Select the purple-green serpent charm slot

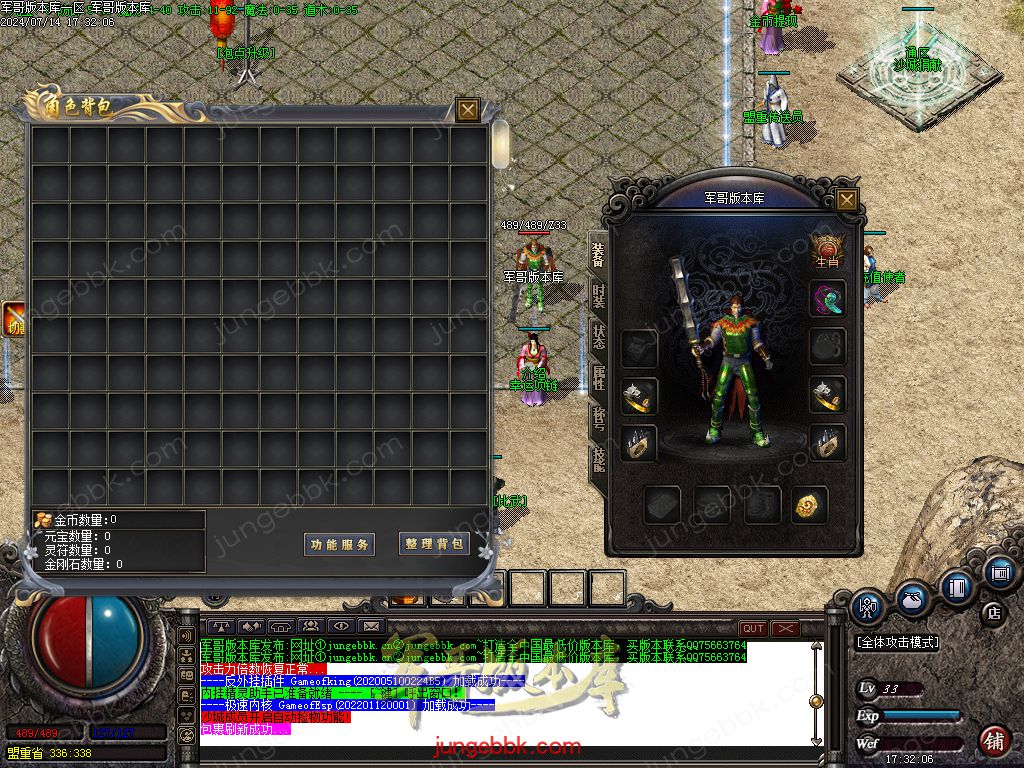[827, 298]
